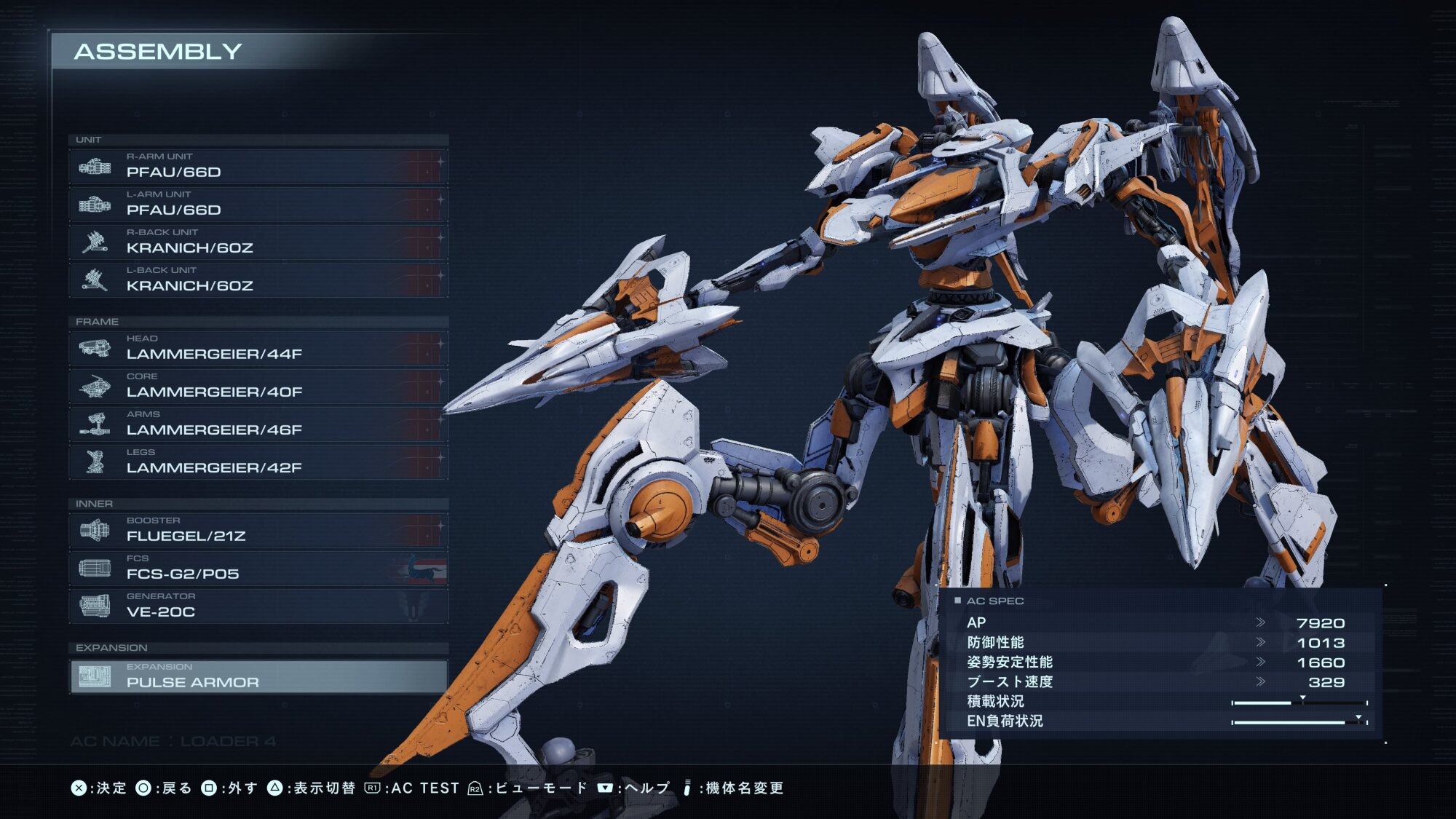Open the EXPANSION slot PULSE ARMOR
Screen dimensions: 1456x819
(x=258, y=676)
